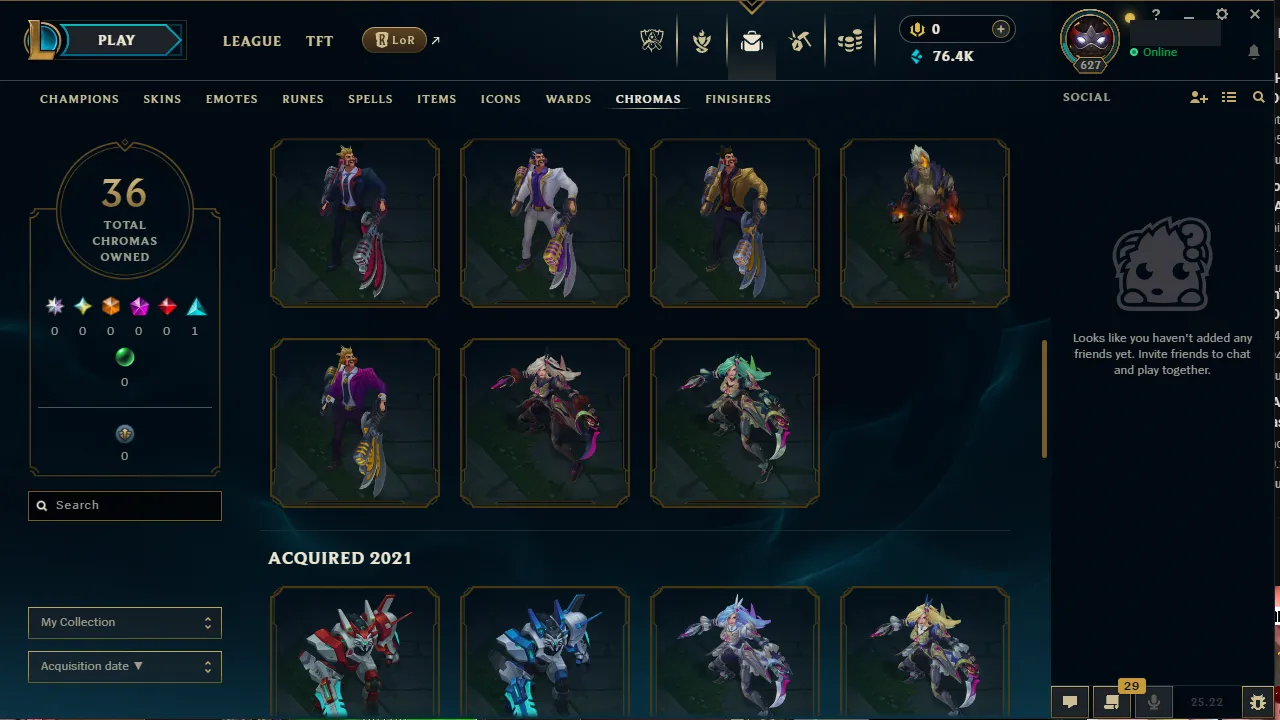Open the Acquisition date sort dropdown

[x=124, y=666]
